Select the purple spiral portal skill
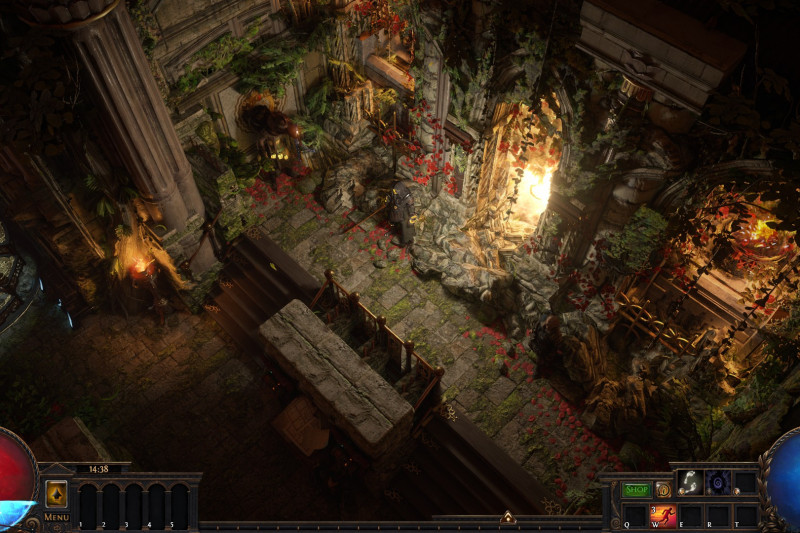Image resolution: width=800 pixels, height=533 pixels. tap(718, 482)
